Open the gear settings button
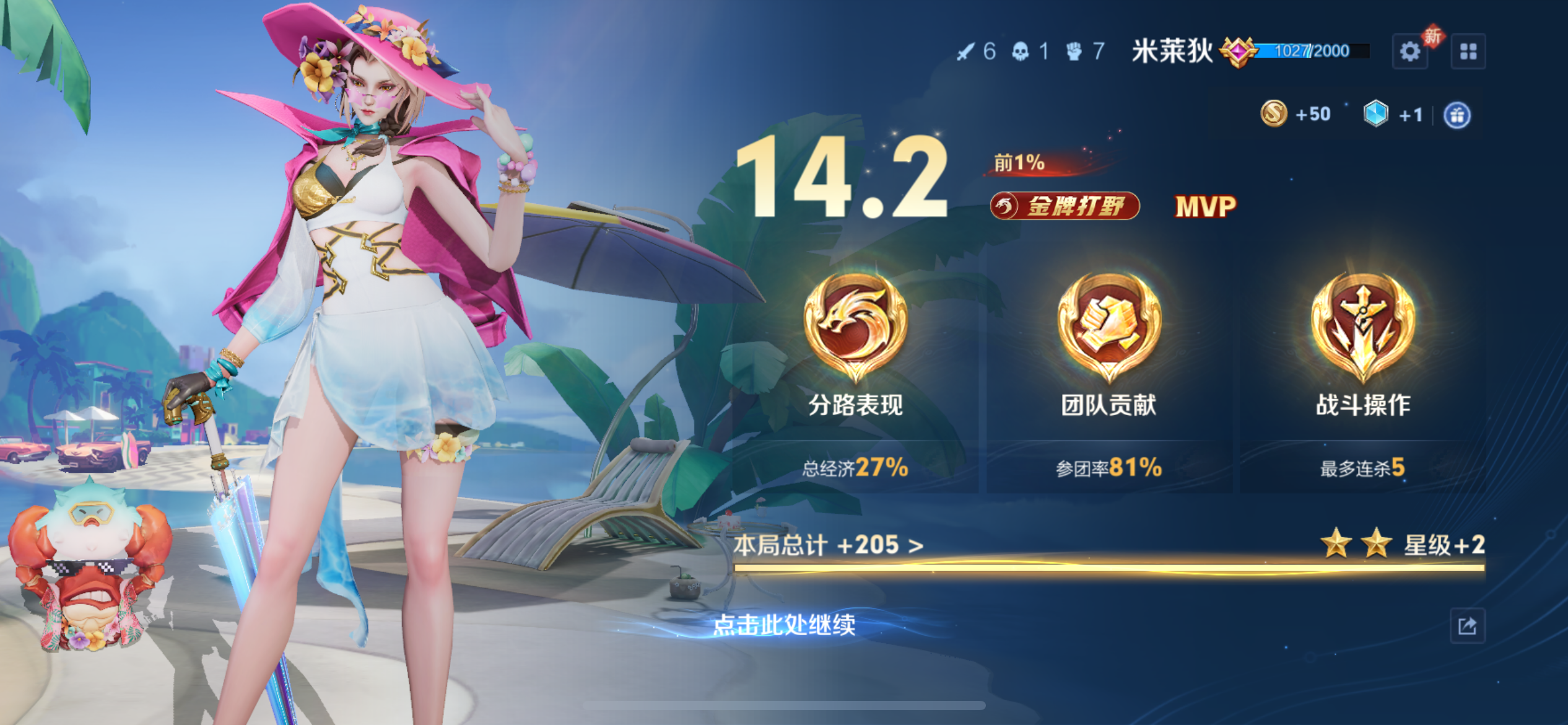 pyautogui.click(x=1409, y=51)
